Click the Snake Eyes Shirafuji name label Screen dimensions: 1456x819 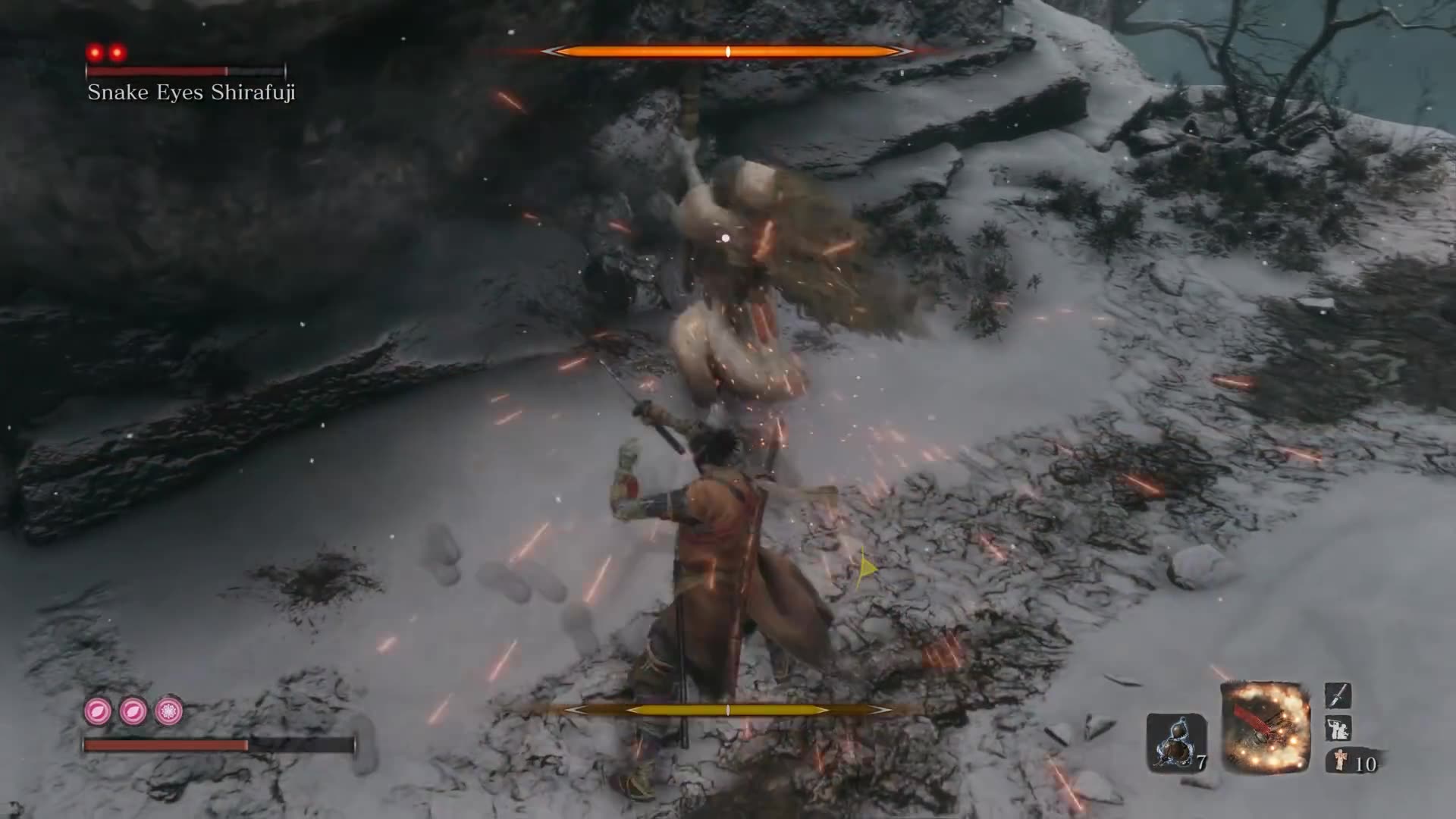(x=192, y=94)
